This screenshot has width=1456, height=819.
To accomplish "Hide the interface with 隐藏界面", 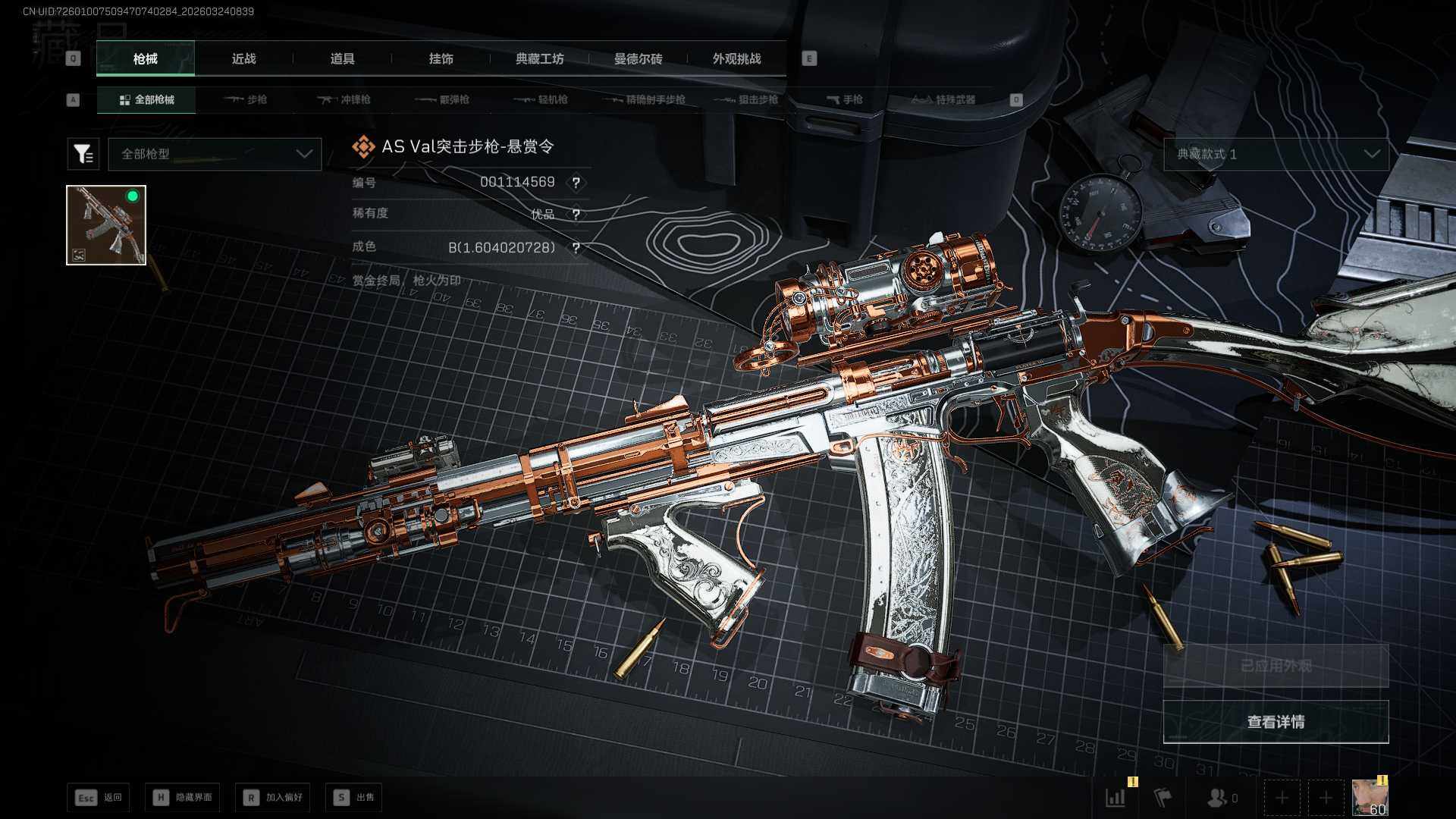I will pos(183,798).
